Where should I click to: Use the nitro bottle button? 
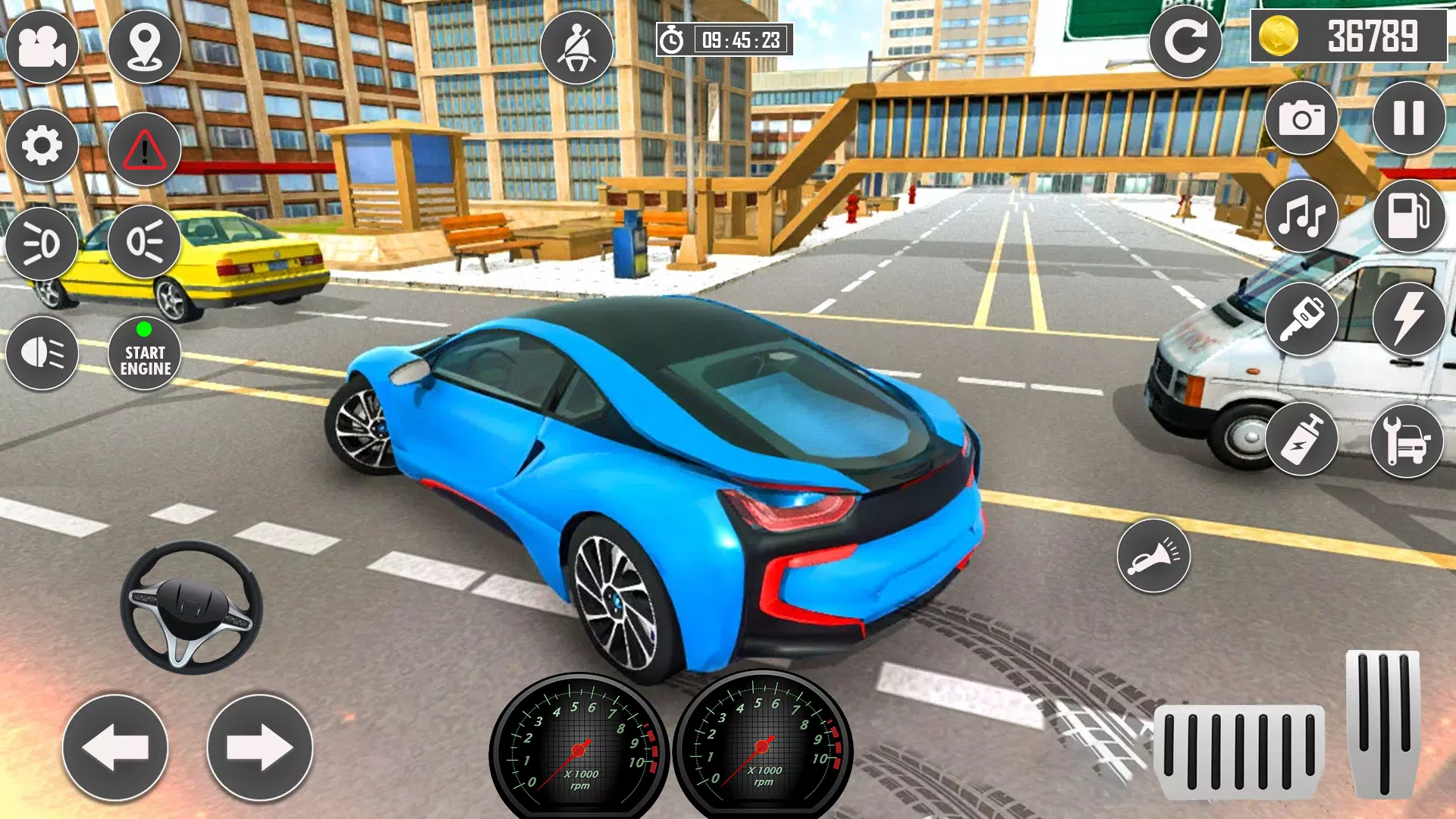[x=1301, y=440]
